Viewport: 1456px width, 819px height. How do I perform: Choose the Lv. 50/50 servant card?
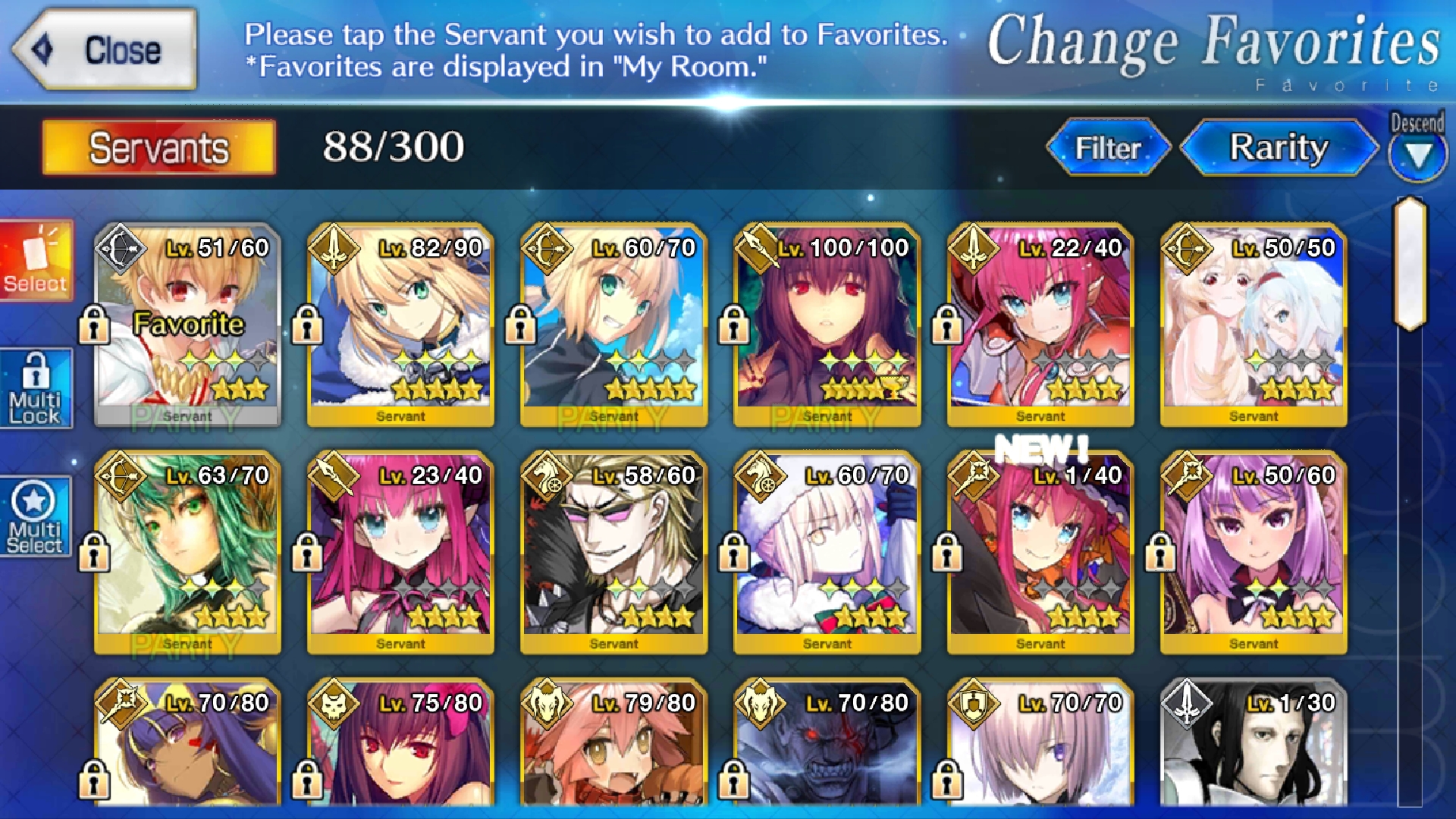click(x=1254, y=325)
